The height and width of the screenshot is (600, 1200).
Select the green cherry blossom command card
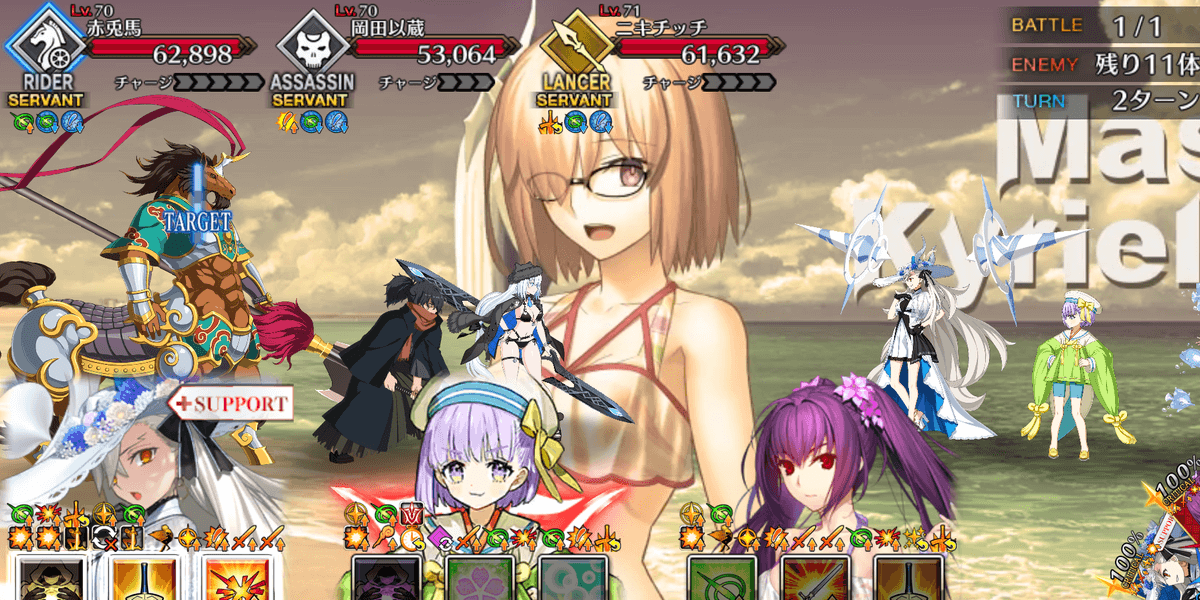point(479,578)
